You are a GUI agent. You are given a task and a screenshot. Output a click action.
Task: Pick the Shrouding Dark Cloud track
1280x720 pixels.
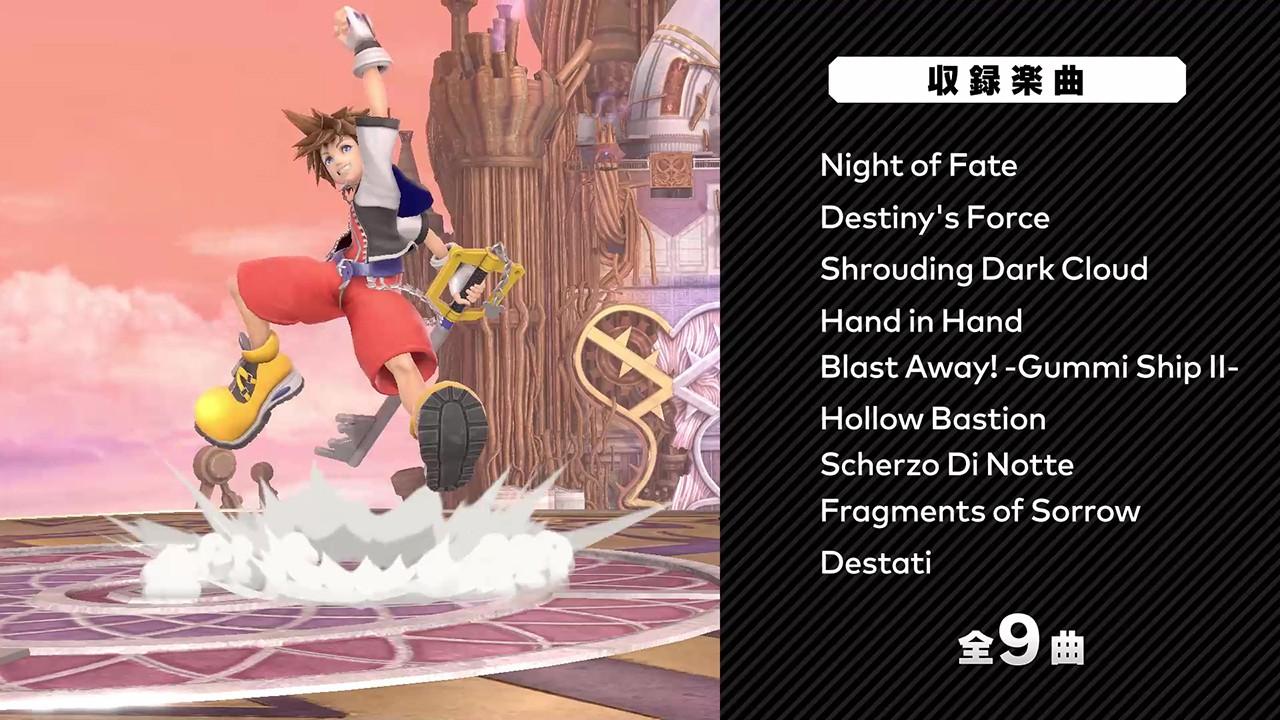(x=983, y=269)
